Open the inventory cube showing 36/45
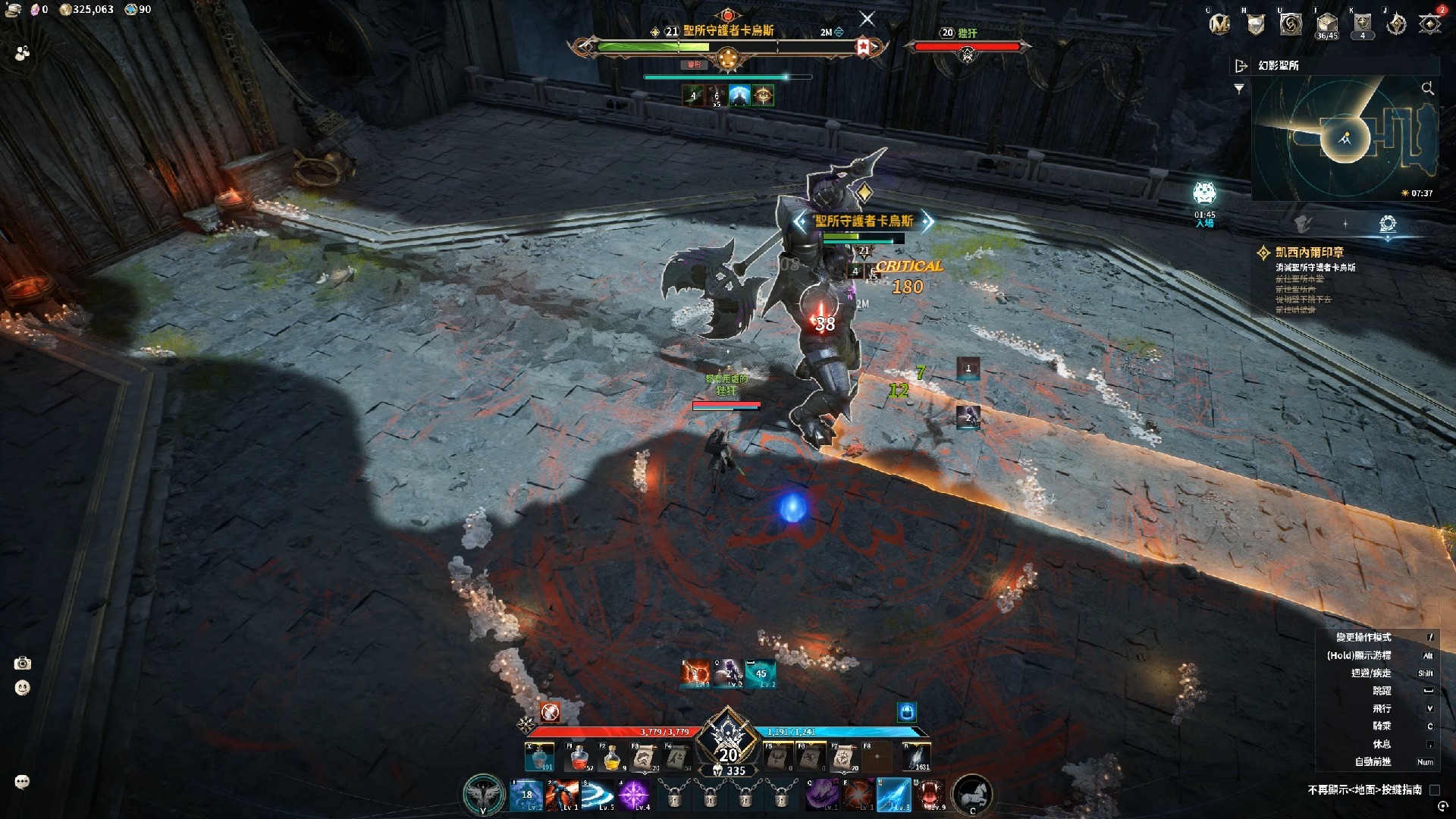 pos(1326,24)
